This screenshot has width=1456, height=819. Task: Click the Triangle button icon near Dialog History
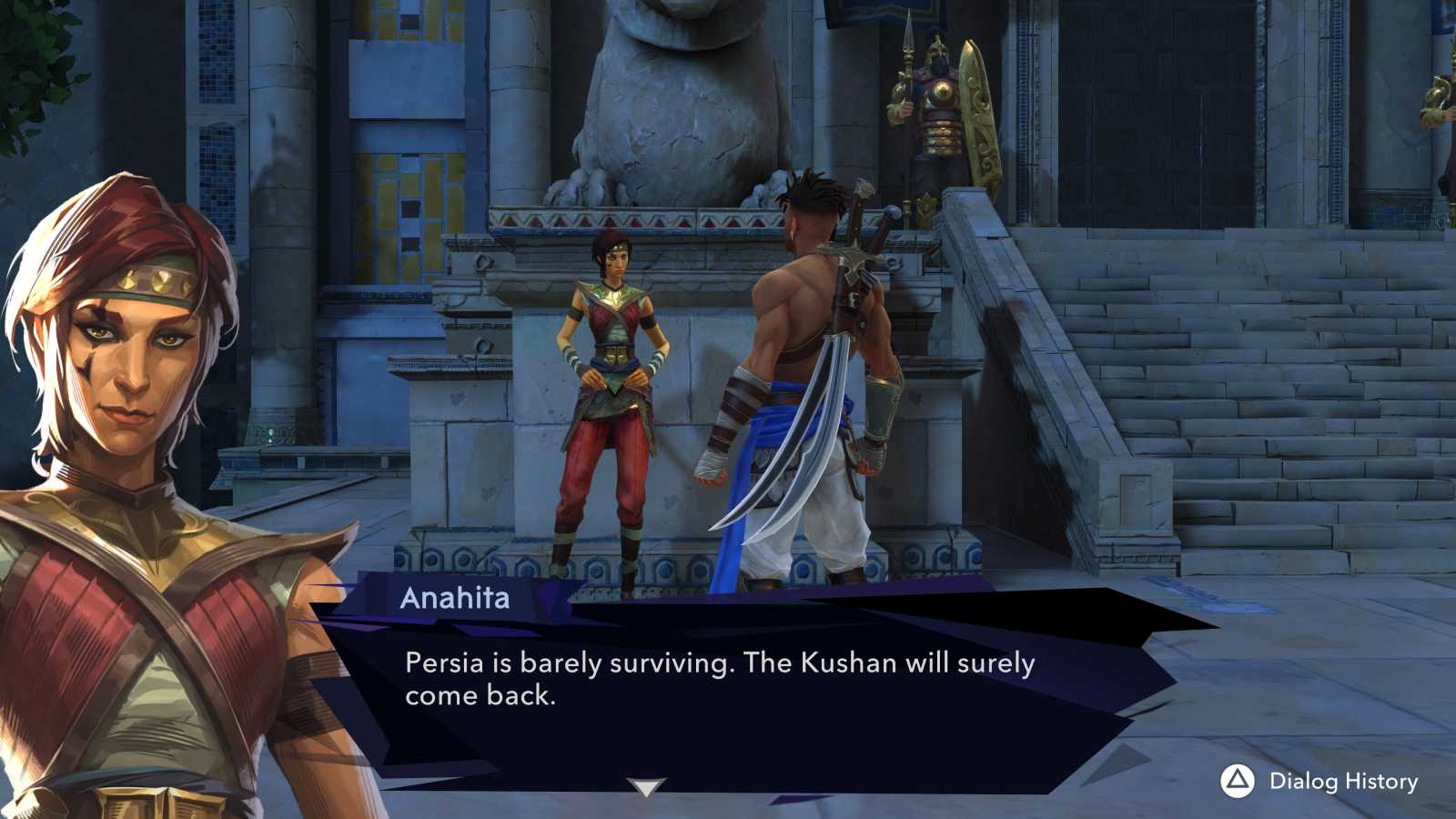click(1238, 781)
